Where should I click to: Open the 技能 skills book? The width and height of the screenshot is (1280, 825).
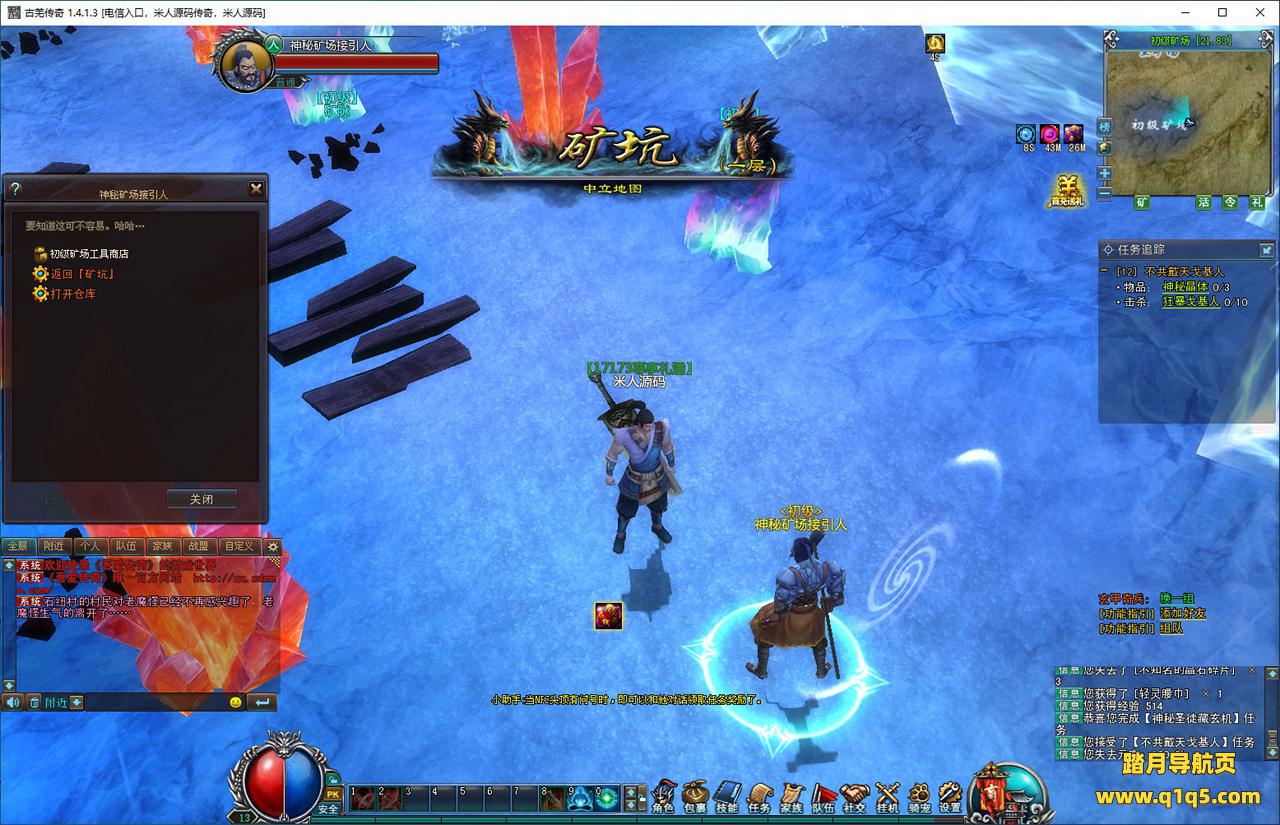point(727,797)
